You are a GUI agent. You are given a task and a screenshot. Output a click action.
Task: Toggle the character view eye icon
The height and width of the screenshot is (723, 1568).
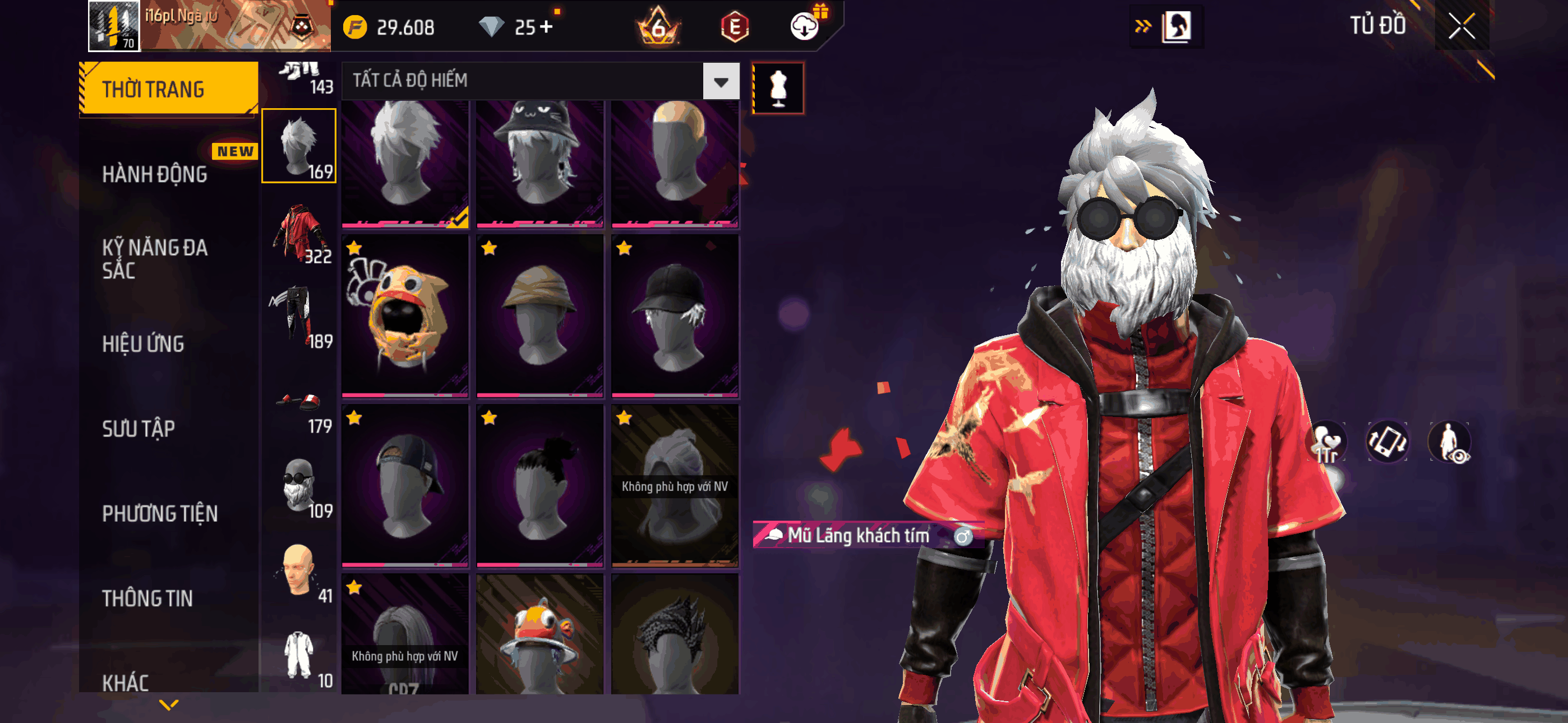click(1449, 442)
